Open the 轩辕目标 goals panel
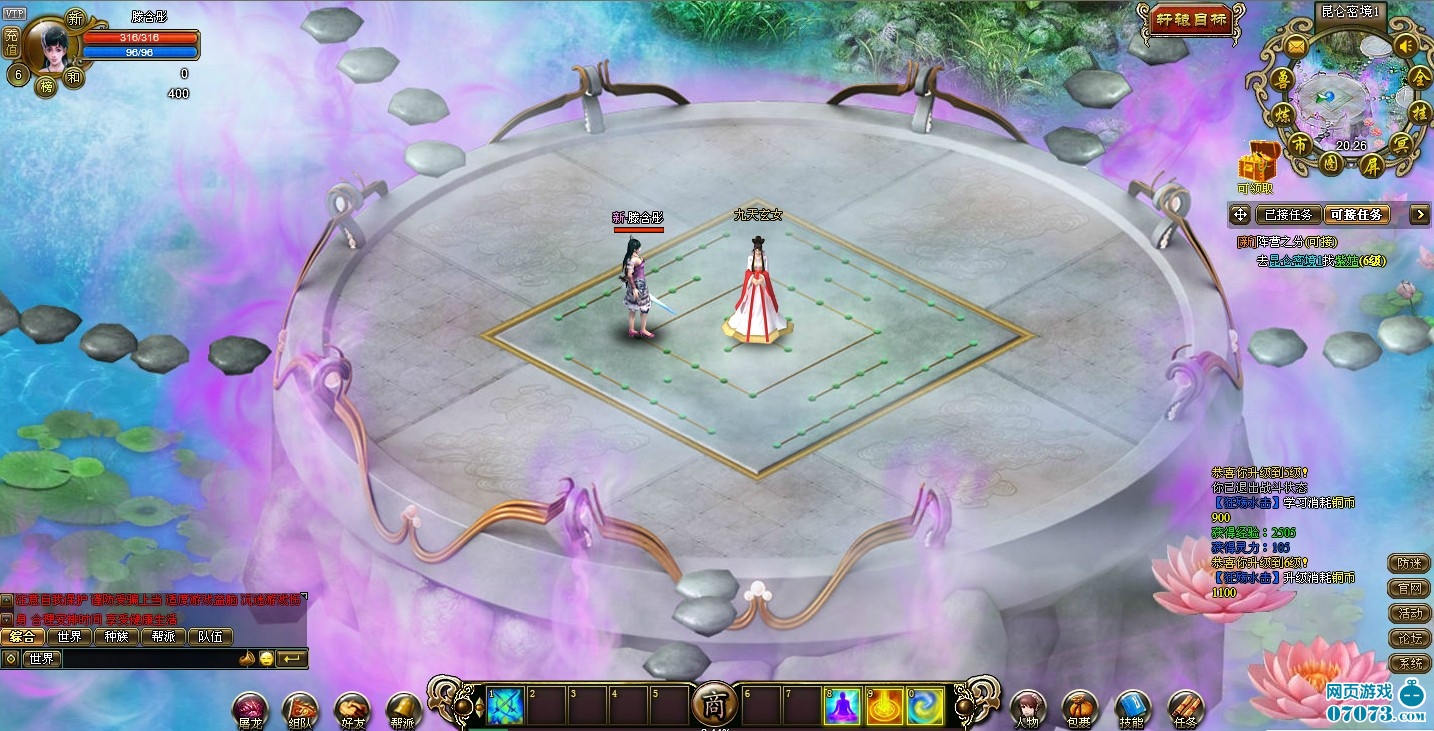This screenshot has height=731, width=1434. [x=1192, y=20]
